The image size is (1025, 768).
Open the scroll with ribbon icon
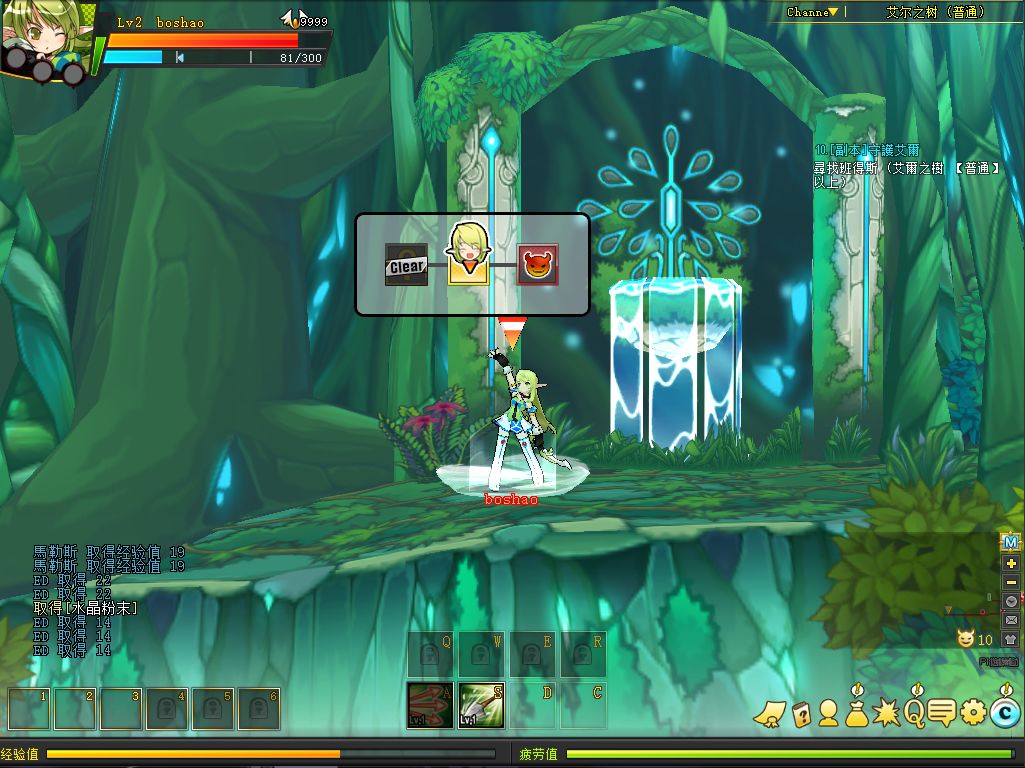[x=768, y=713]
